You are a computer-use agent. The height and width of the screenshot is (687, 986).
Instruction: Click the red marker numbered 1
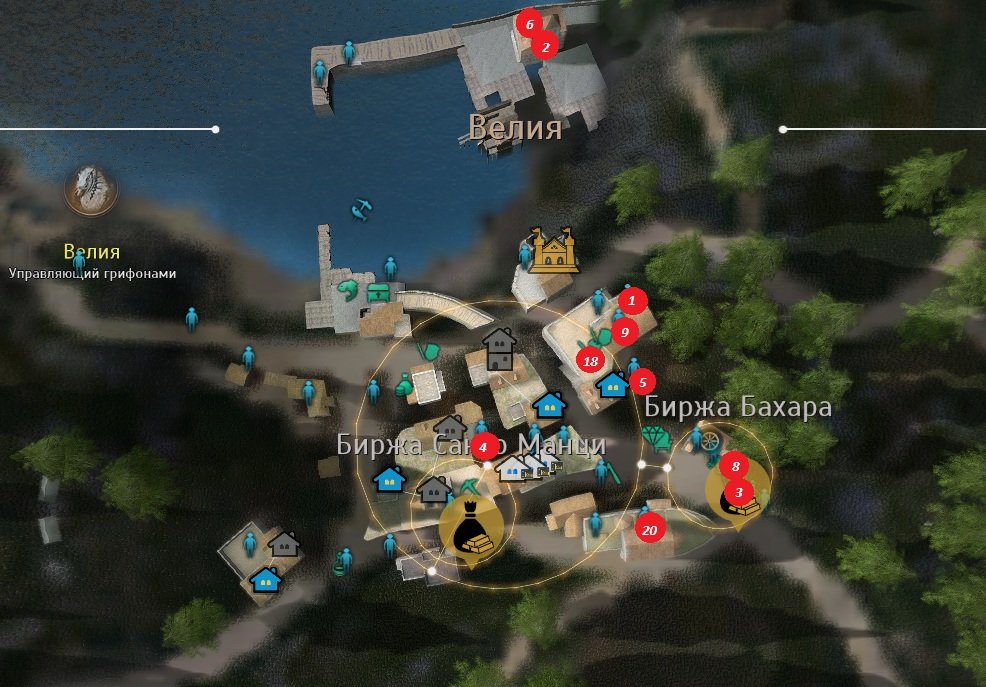click(631, 299)
